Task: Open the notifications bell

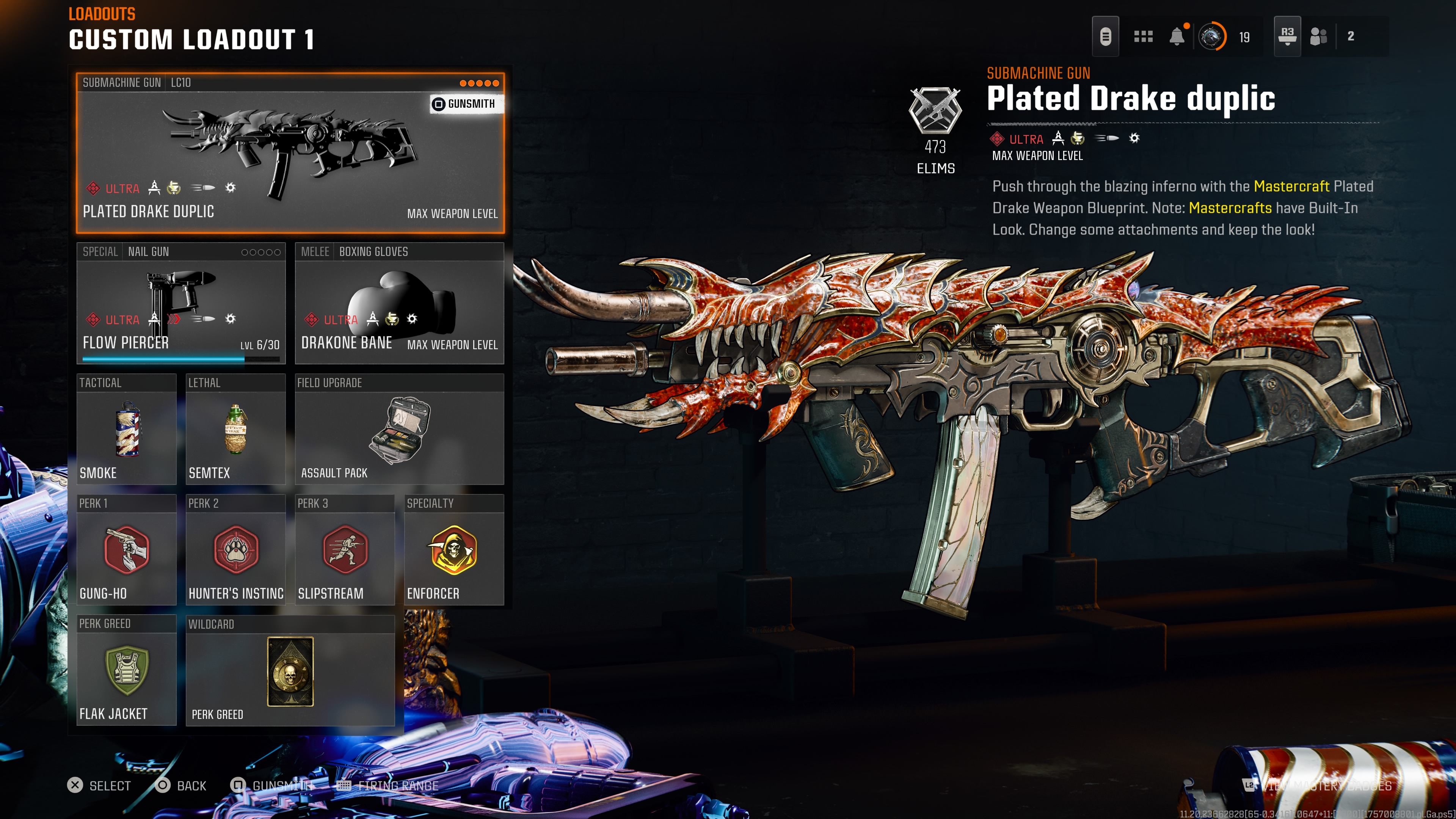Action: pos(1177,37)
